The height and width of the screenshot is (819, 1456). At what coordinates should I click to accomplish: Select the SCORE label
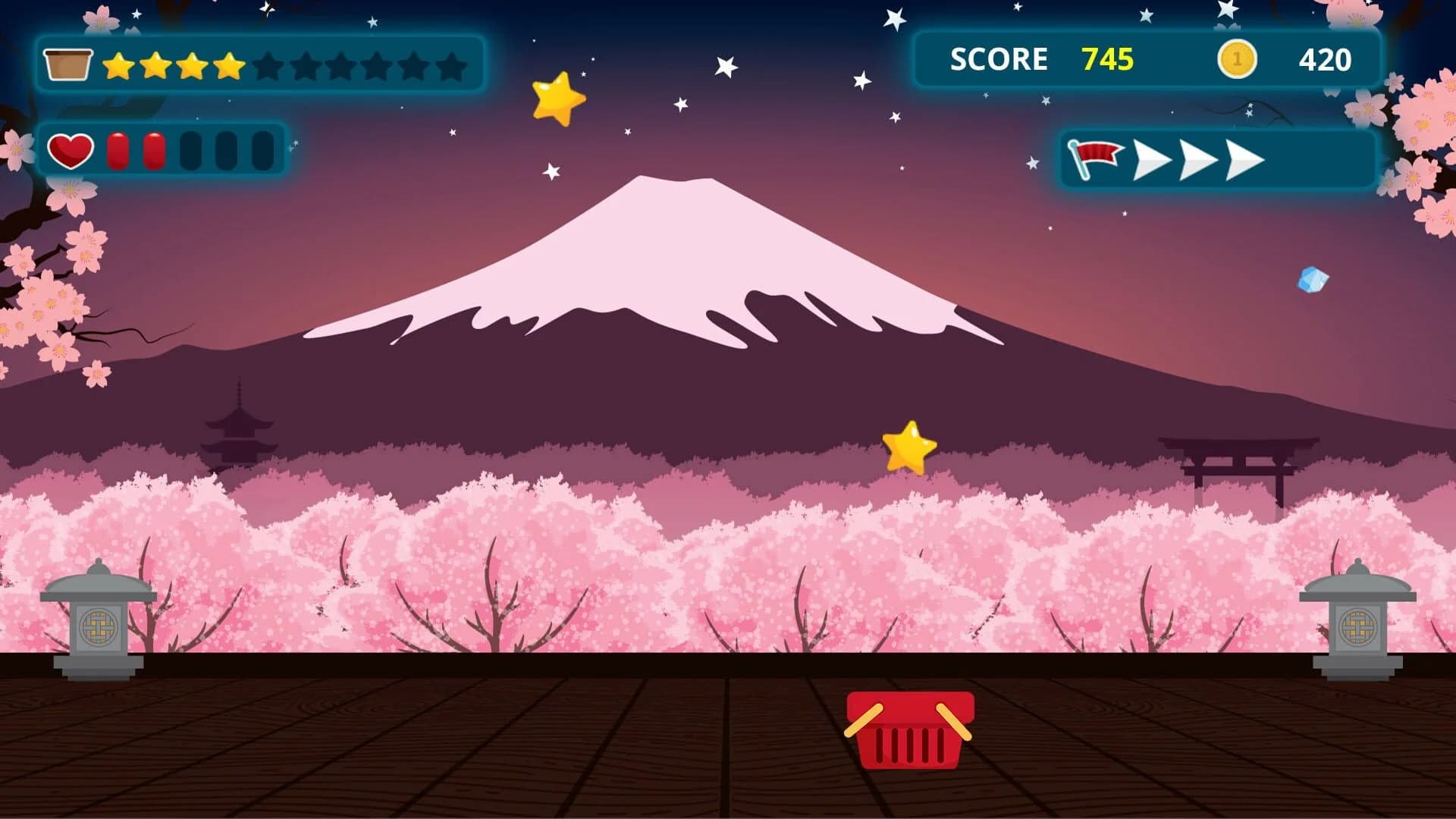999,58
